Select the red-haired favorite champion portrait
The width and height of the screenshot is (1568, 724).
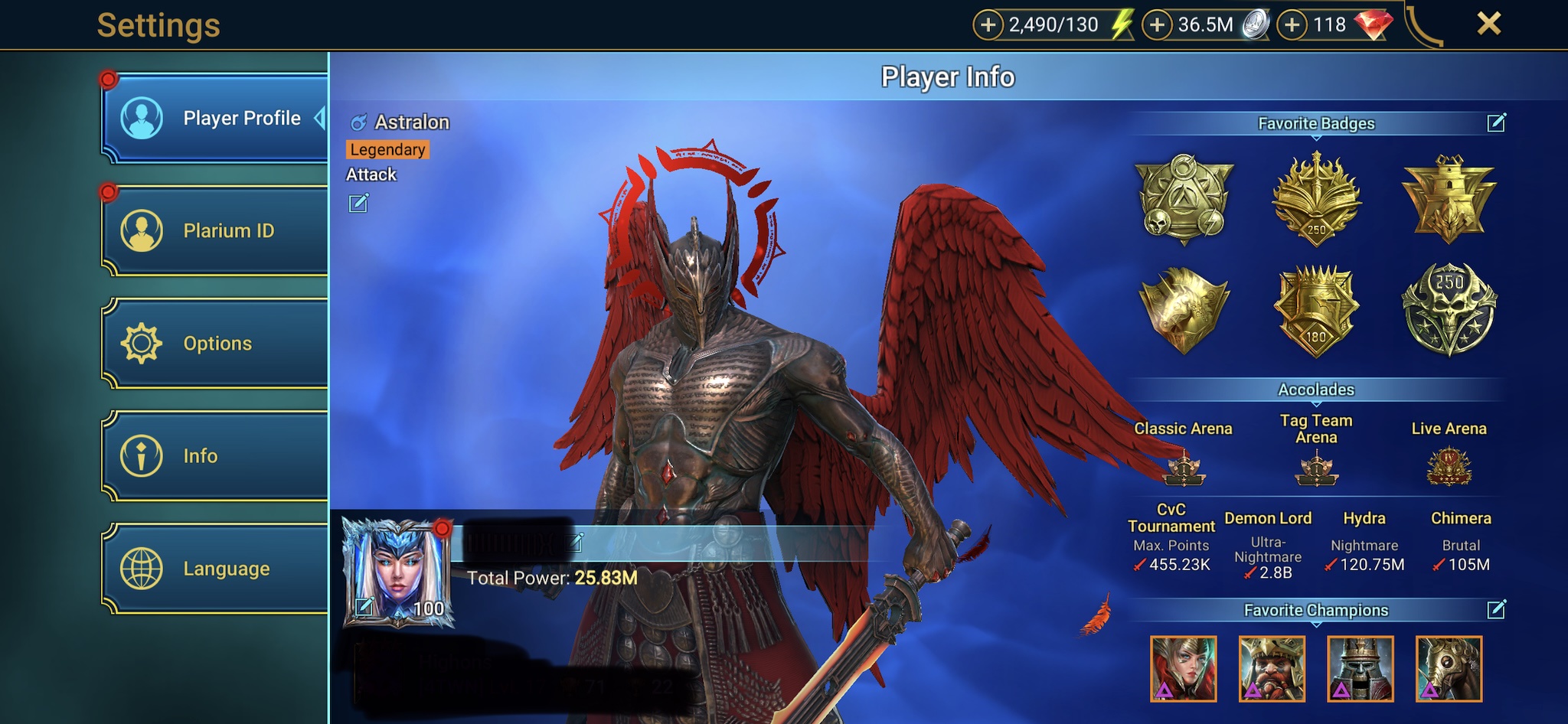pyautogui.click(x=1183, y=669)
